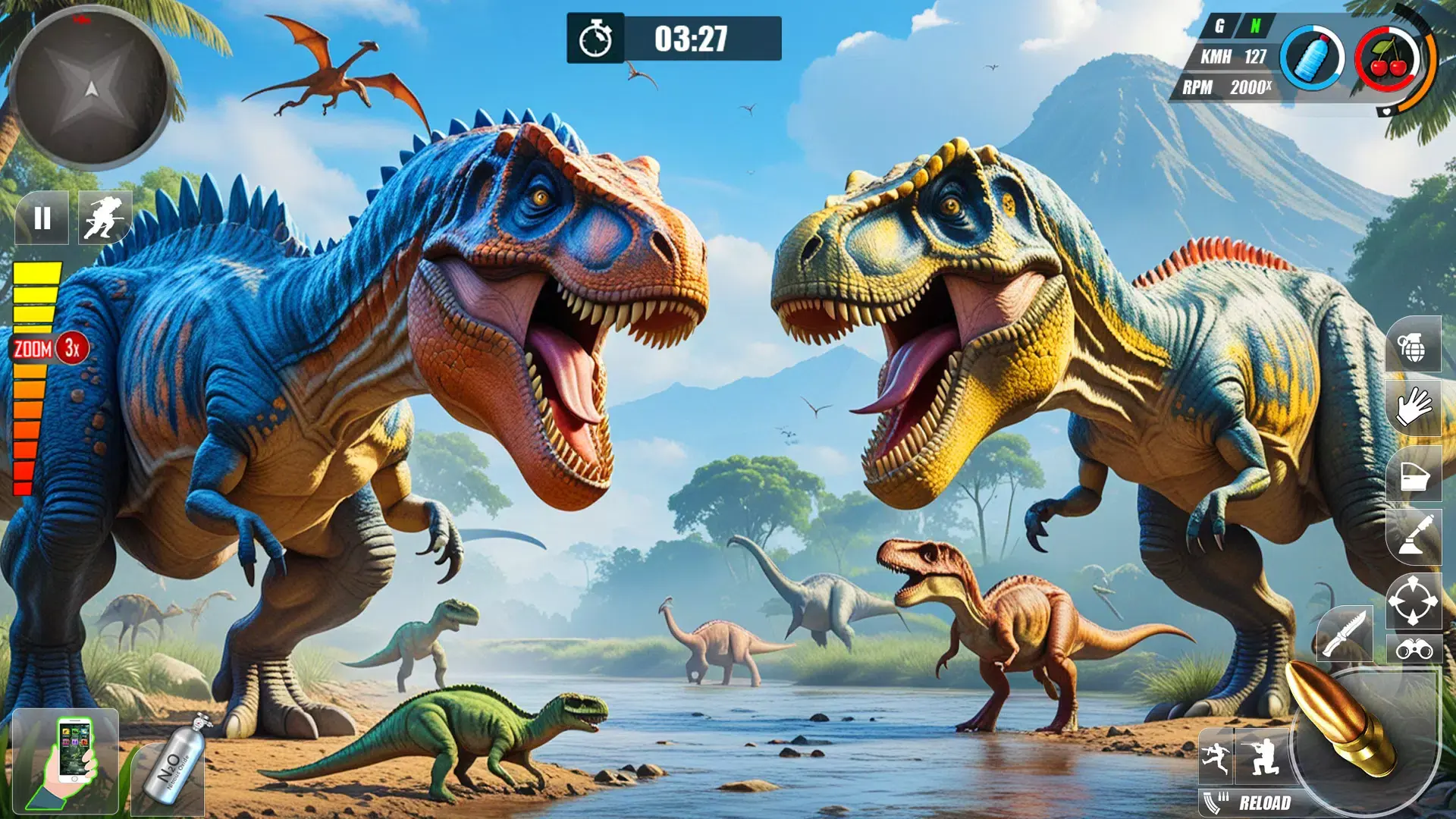Viewport: 1456px width, 819px height.
Task: Tap the four-arrow crosshair aim button
Action: [x=1413, y=601]
